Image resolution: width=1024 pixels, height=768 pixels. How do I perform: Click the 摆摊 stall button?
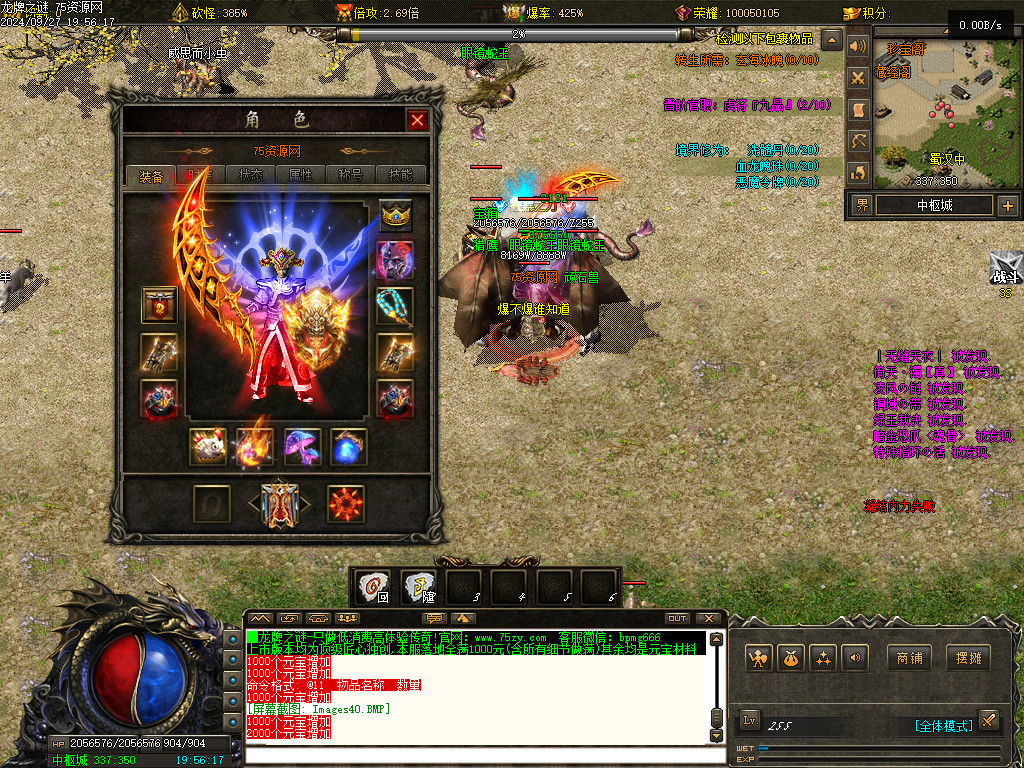coord(967,658)
